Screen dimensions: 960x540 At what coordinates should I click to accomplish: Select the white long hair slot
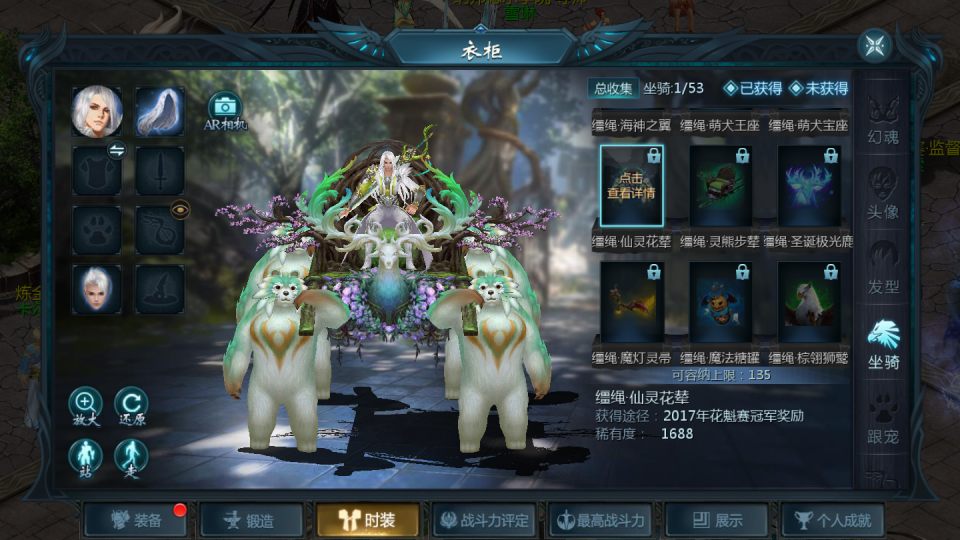point(160,111)
